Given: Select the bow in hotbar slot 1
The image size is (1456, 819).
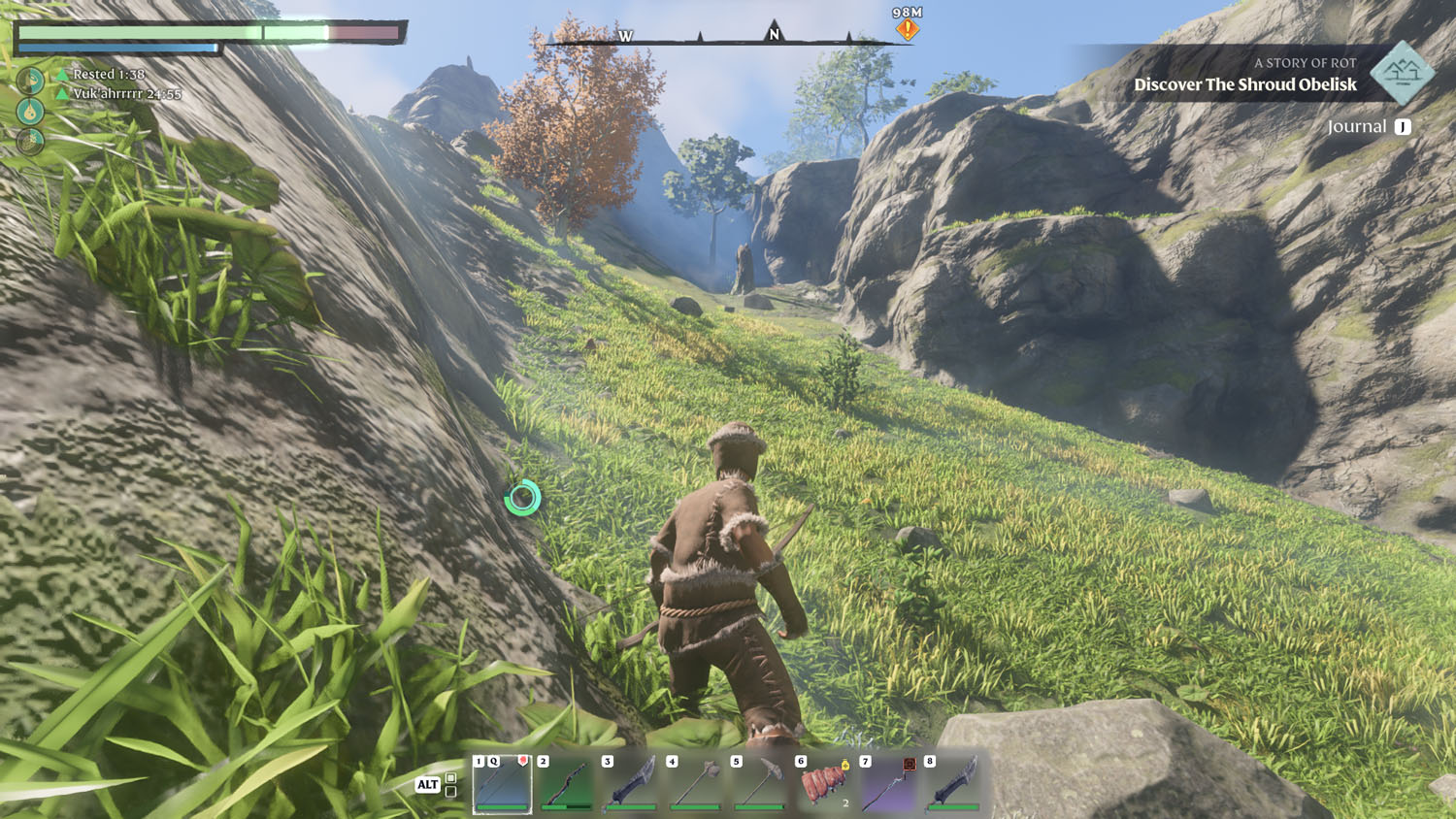Looking at the screenshot, I should pos(503,784).
